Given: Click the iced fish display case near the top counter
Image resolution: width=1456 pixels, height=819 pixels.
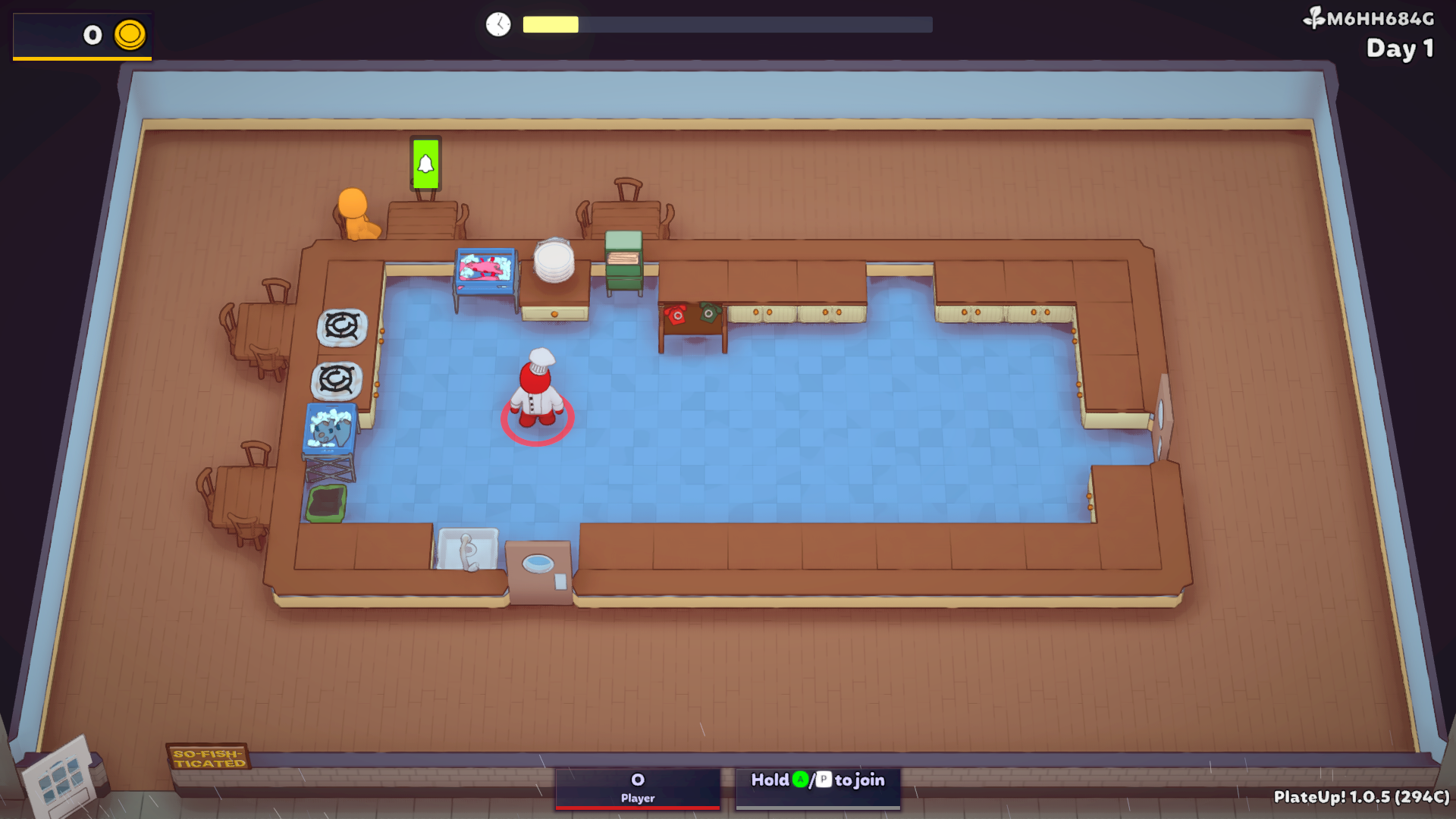Looking at the screenshot, I should [485, 269].
